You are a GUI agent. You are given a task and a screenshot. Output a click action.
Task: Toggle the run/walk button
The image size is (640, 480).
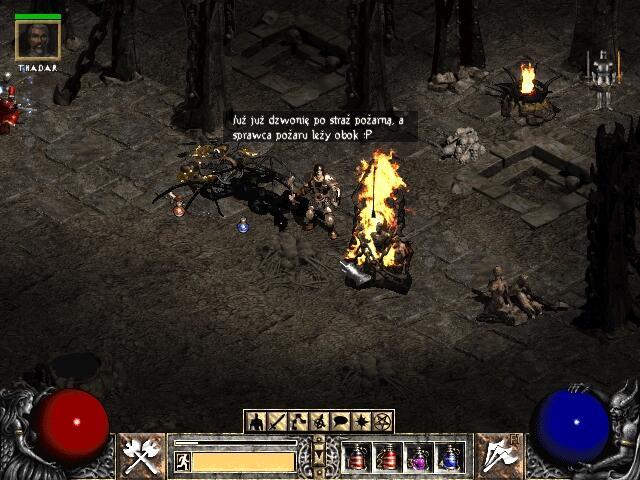pyautogui.click(x=183, y=461)
